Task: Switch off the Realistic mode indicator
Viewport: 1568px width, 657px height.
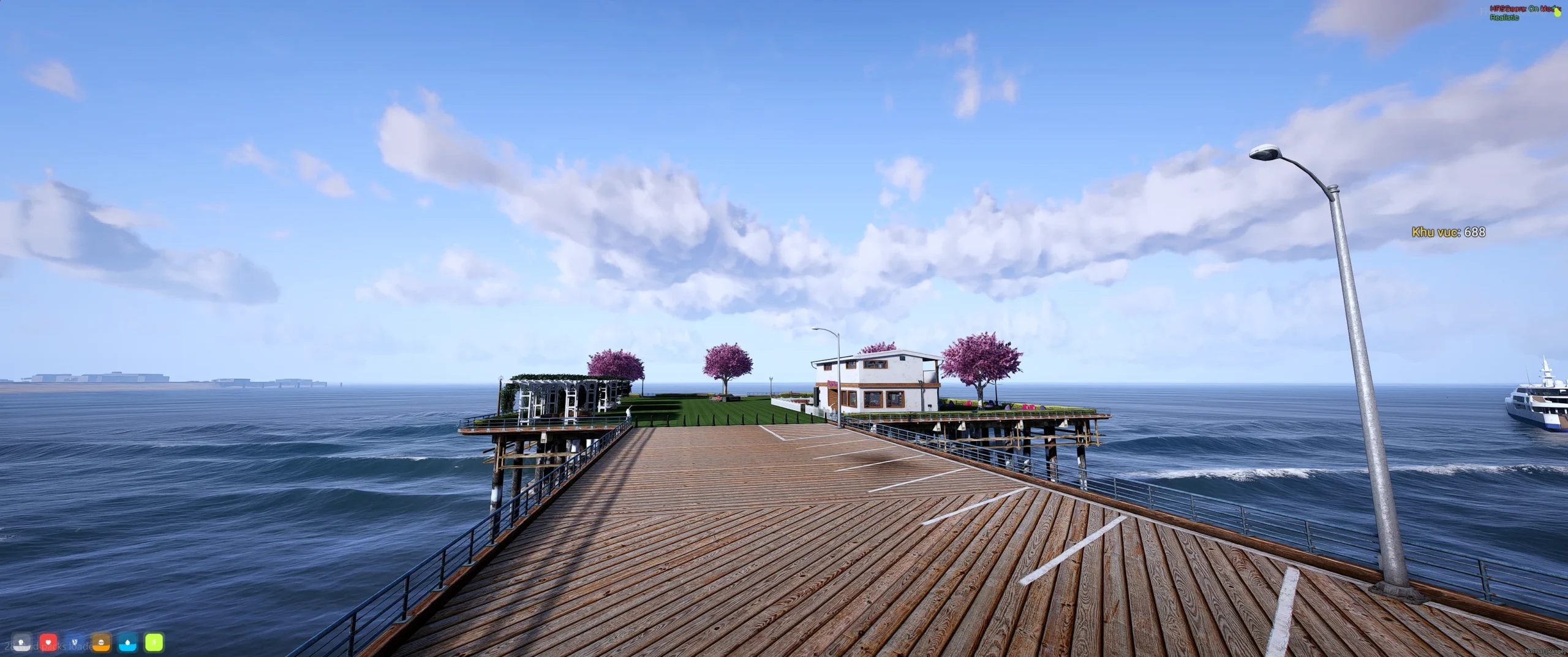Action: (1504, 18)
